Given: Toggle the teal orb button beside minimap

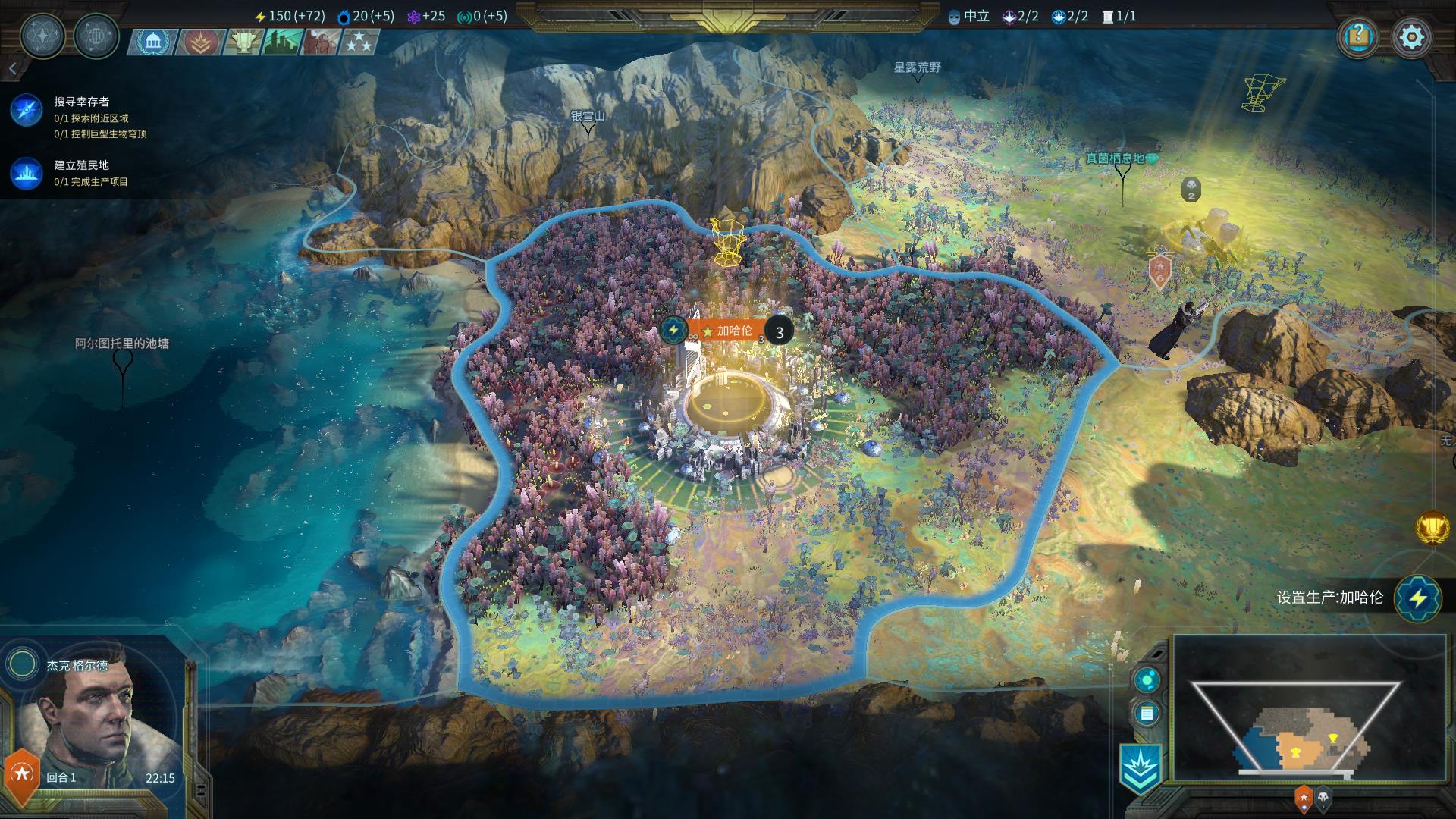Looking at the screenshot, I should click(1147, 679).
